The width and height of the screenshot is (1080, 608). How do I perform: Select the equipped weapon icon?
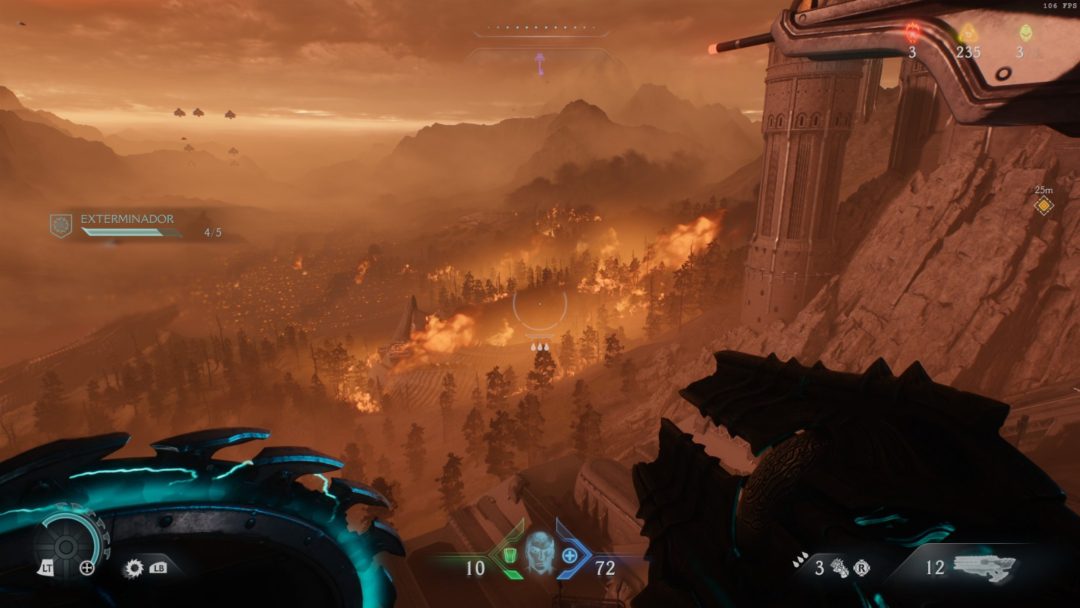984,567
